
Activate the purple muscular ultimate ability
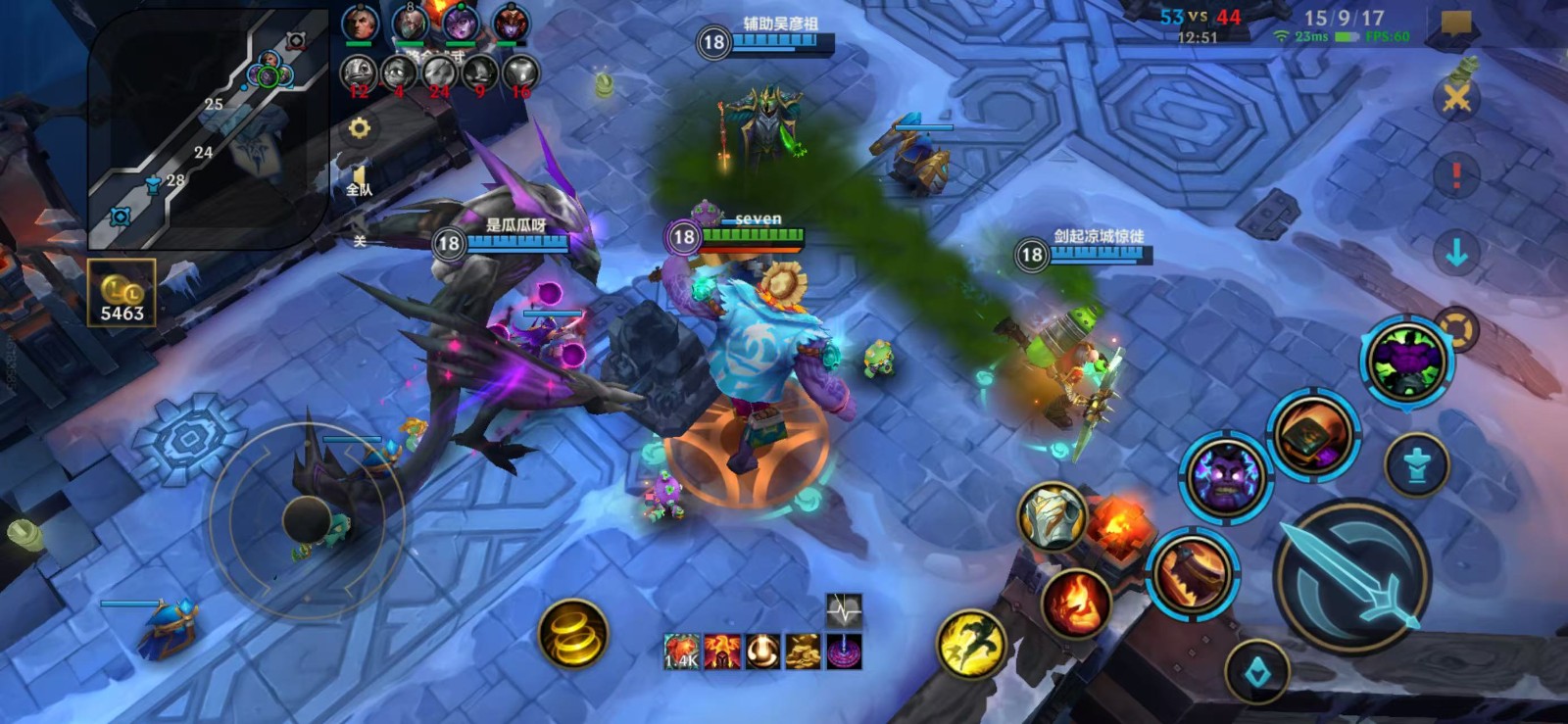point(1407,361)
